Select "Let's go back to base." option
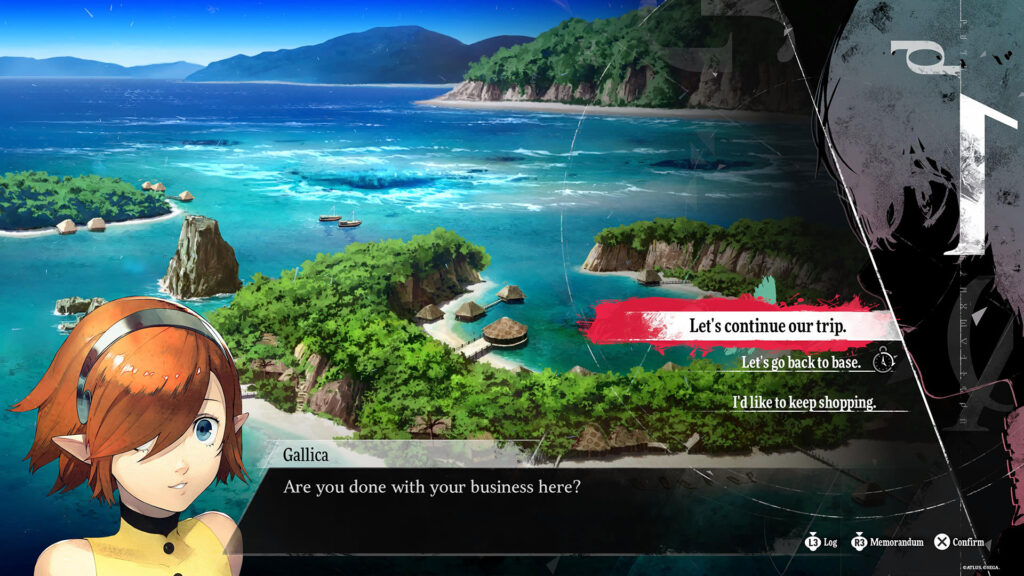1024x576 pixels. 800,362
